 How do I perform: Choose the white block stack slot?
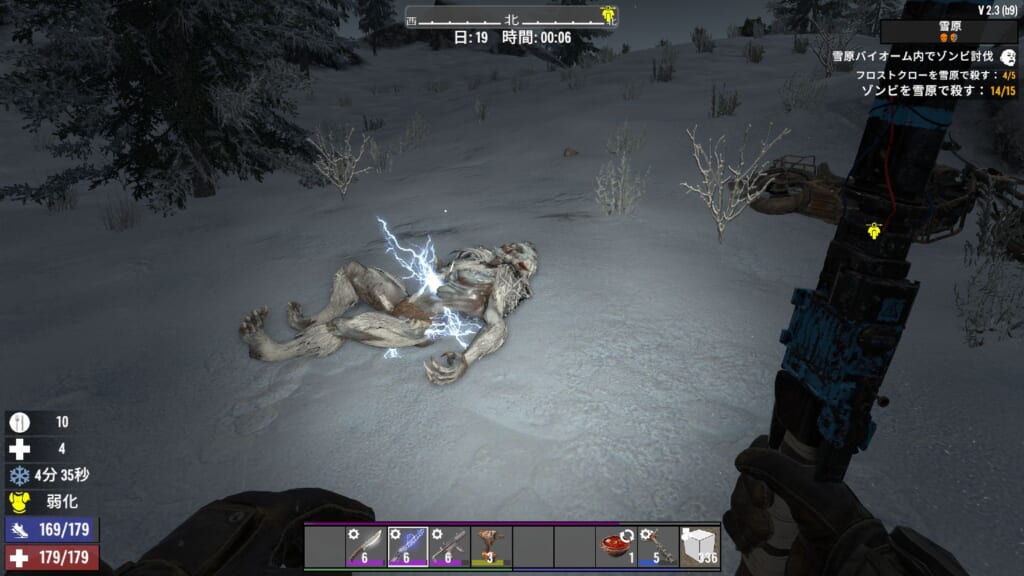[700, 547]
